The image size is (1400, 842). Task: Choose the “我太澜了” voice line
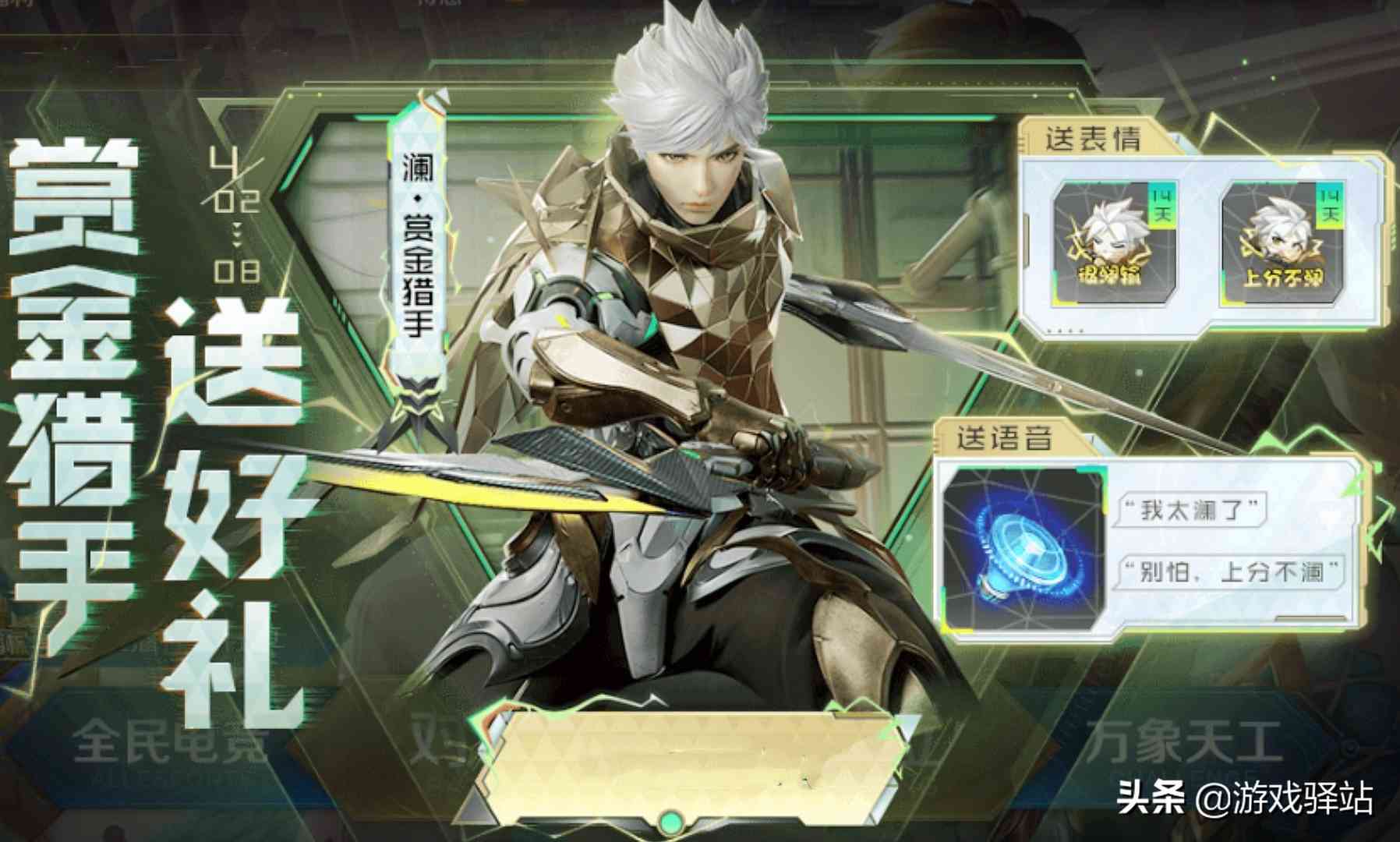click(x=1190, y=511)
